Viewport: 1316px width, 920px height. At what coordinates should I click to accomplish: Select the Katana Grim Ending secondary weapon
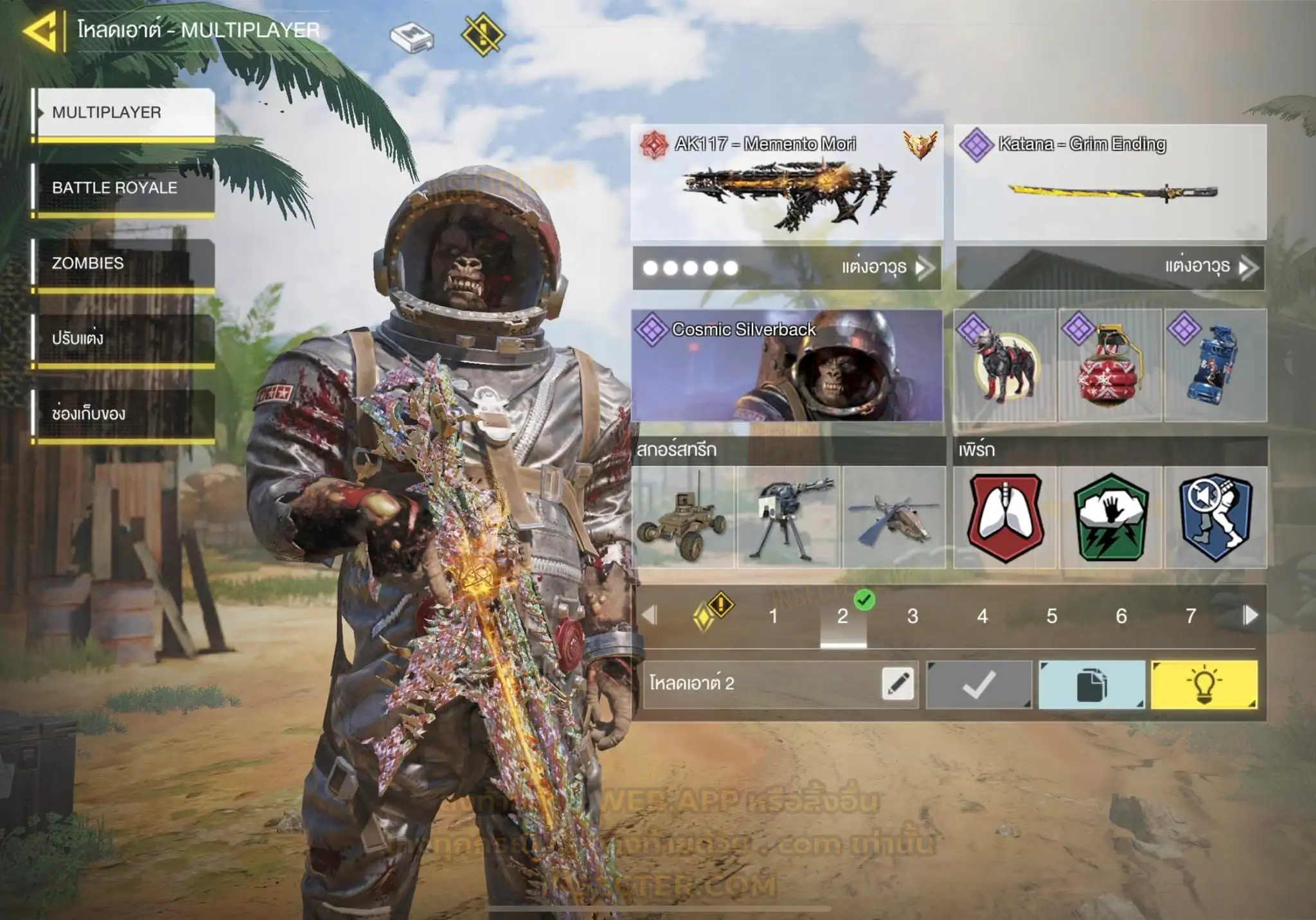pyautogui.click(x=1110, y=183)
